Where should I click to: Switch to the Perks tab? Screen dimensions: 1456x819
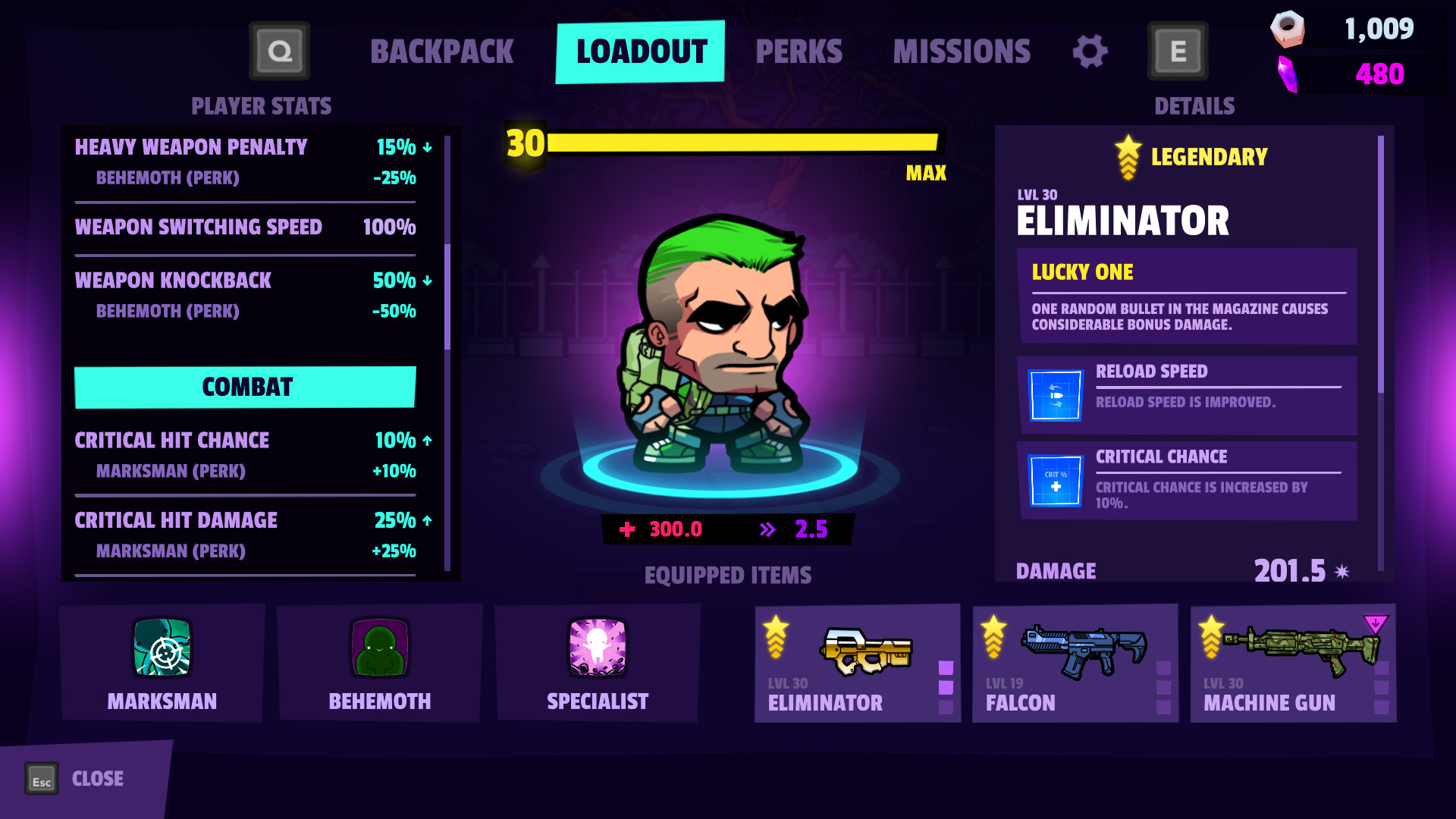tap(799, 51)
